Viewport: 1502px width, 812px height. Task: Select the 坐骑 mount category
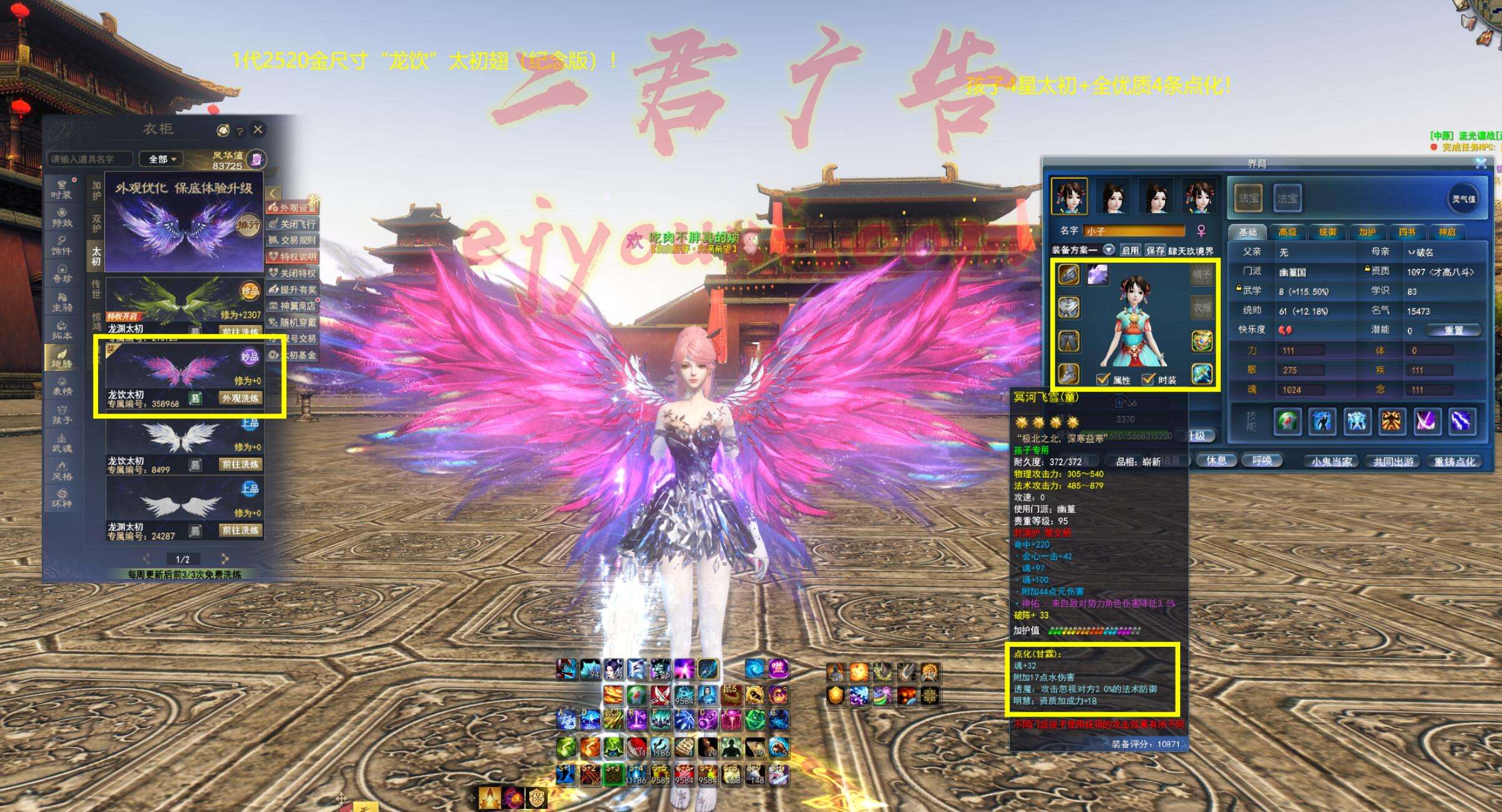(62, 302)
